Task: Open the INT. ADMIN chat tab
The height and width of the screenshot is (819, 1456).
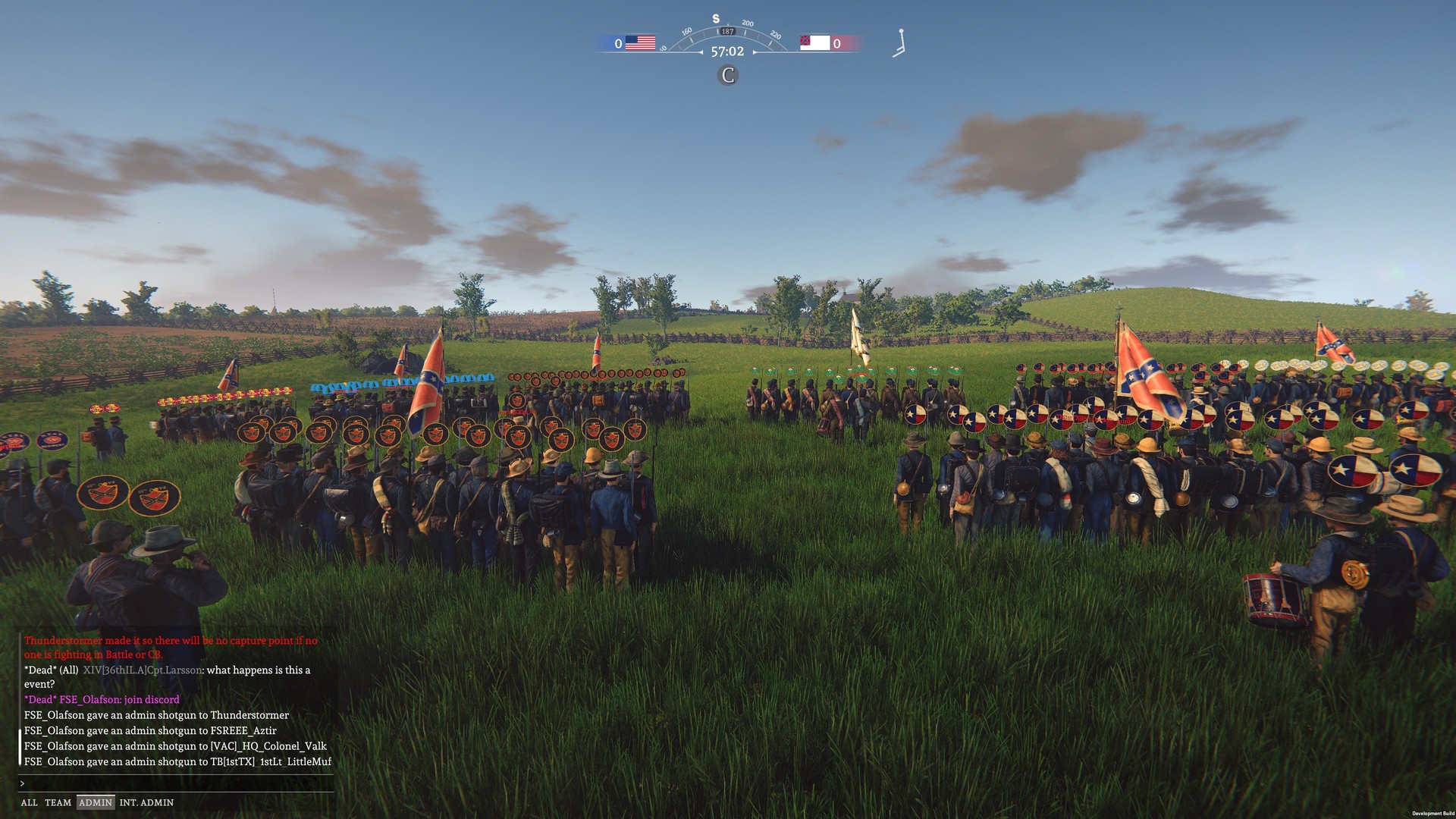Action: [x=147, y=802]
